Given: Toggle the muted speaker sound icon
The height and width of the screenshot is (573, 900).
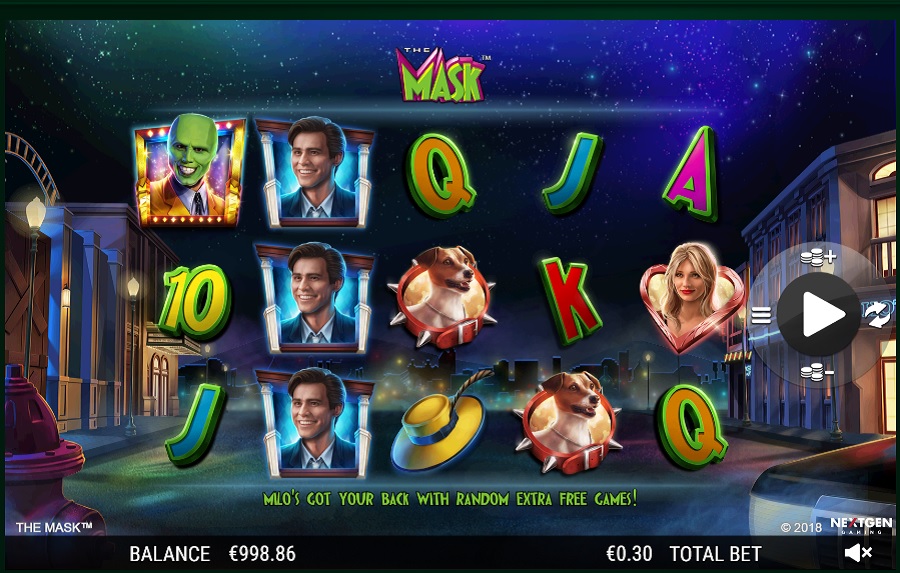Looking at the screenshot, I should [858, 552].
